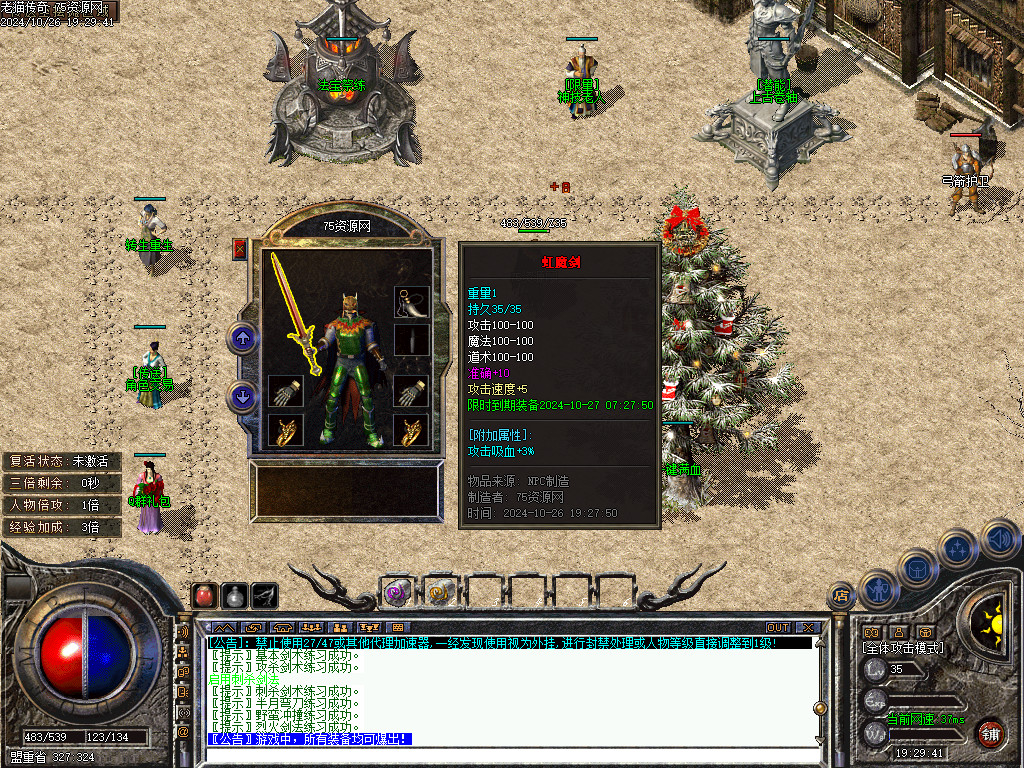This screenshot has width=1024, height=768.
Task: Use the gold swirl scroll belt item
Action: pos(440,593)
